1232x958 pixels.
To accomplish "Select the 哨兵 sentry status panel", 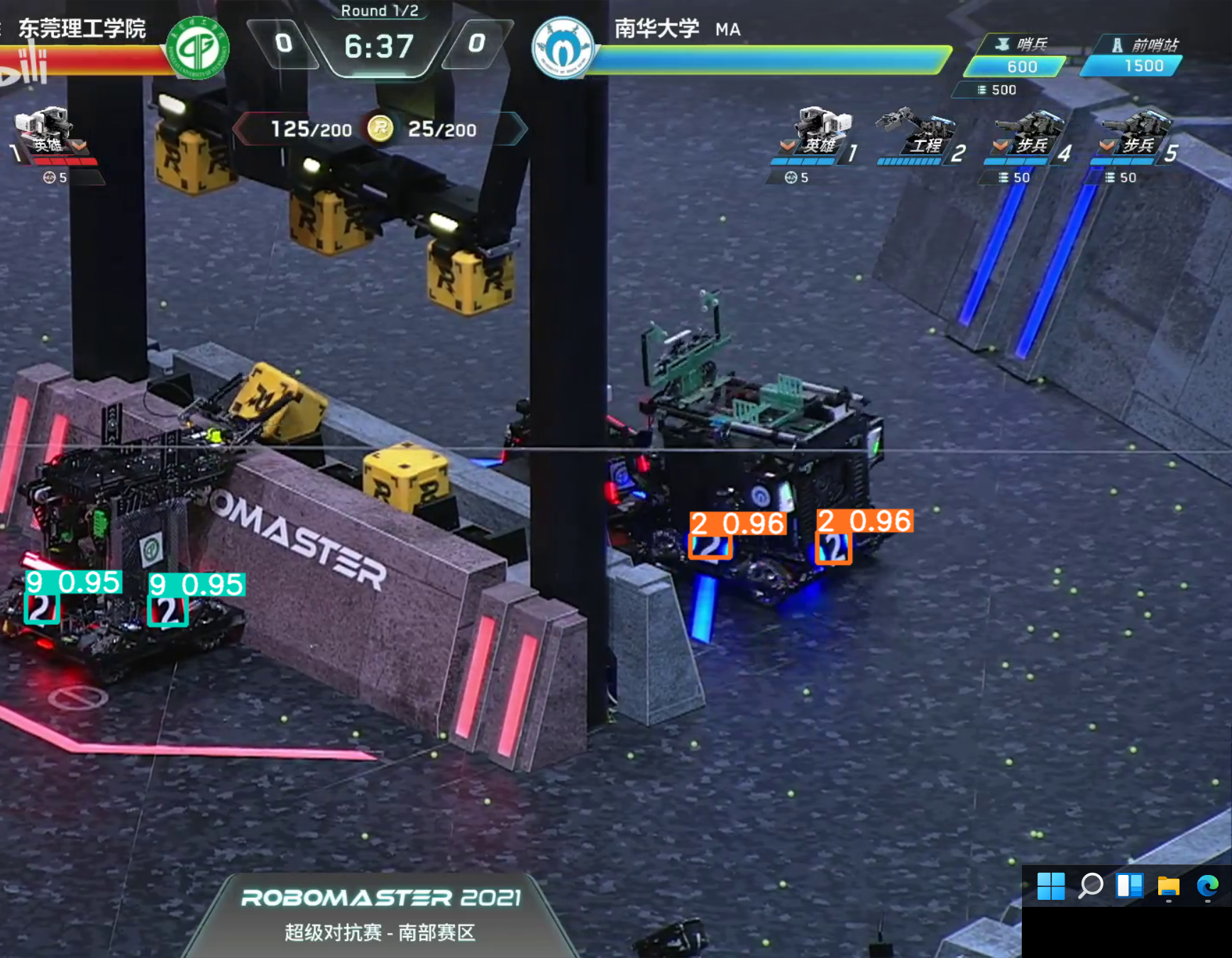I will pos(1016,57).
